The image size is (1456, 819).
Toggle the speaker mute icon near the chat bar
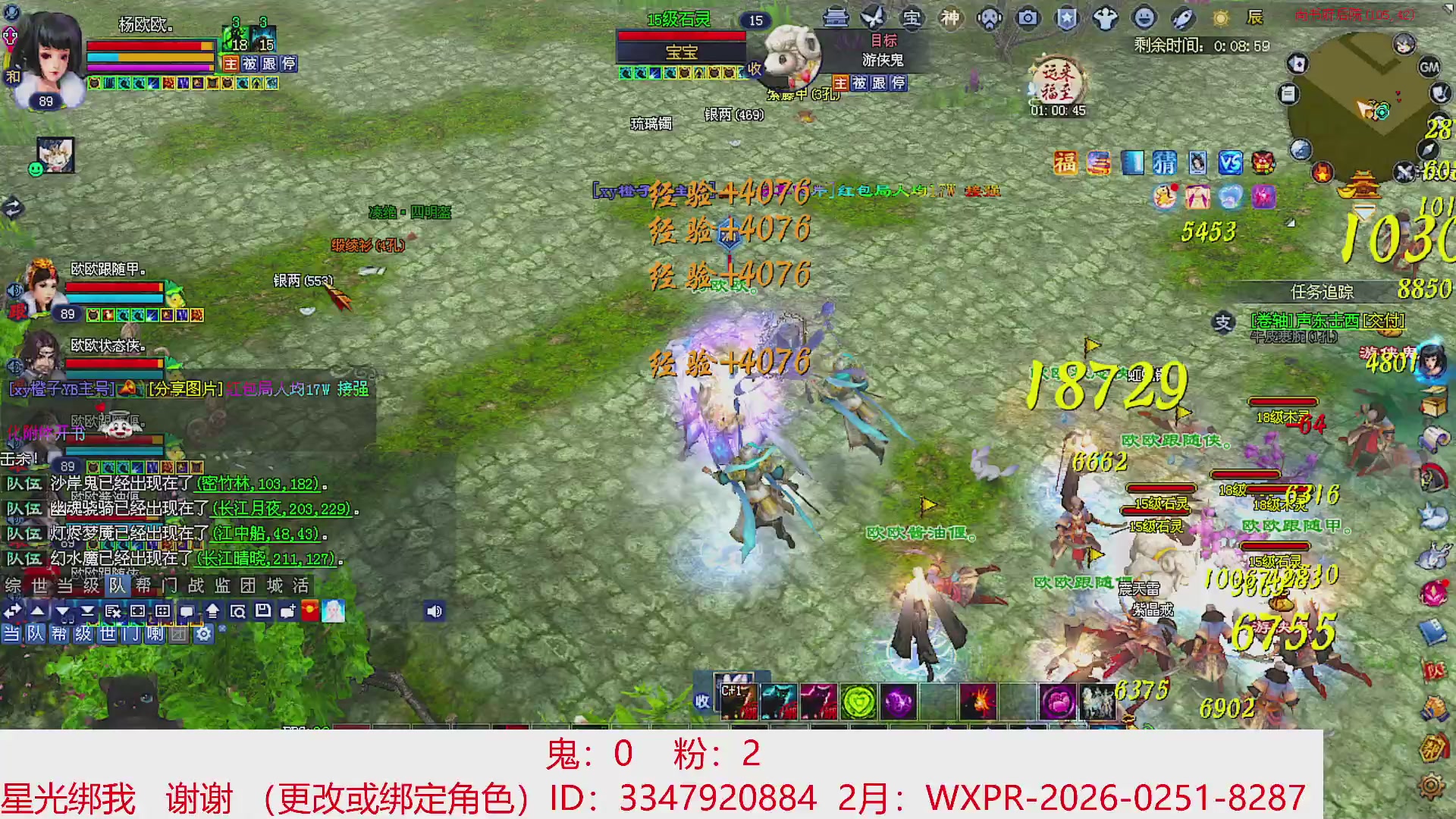[435, 612]
